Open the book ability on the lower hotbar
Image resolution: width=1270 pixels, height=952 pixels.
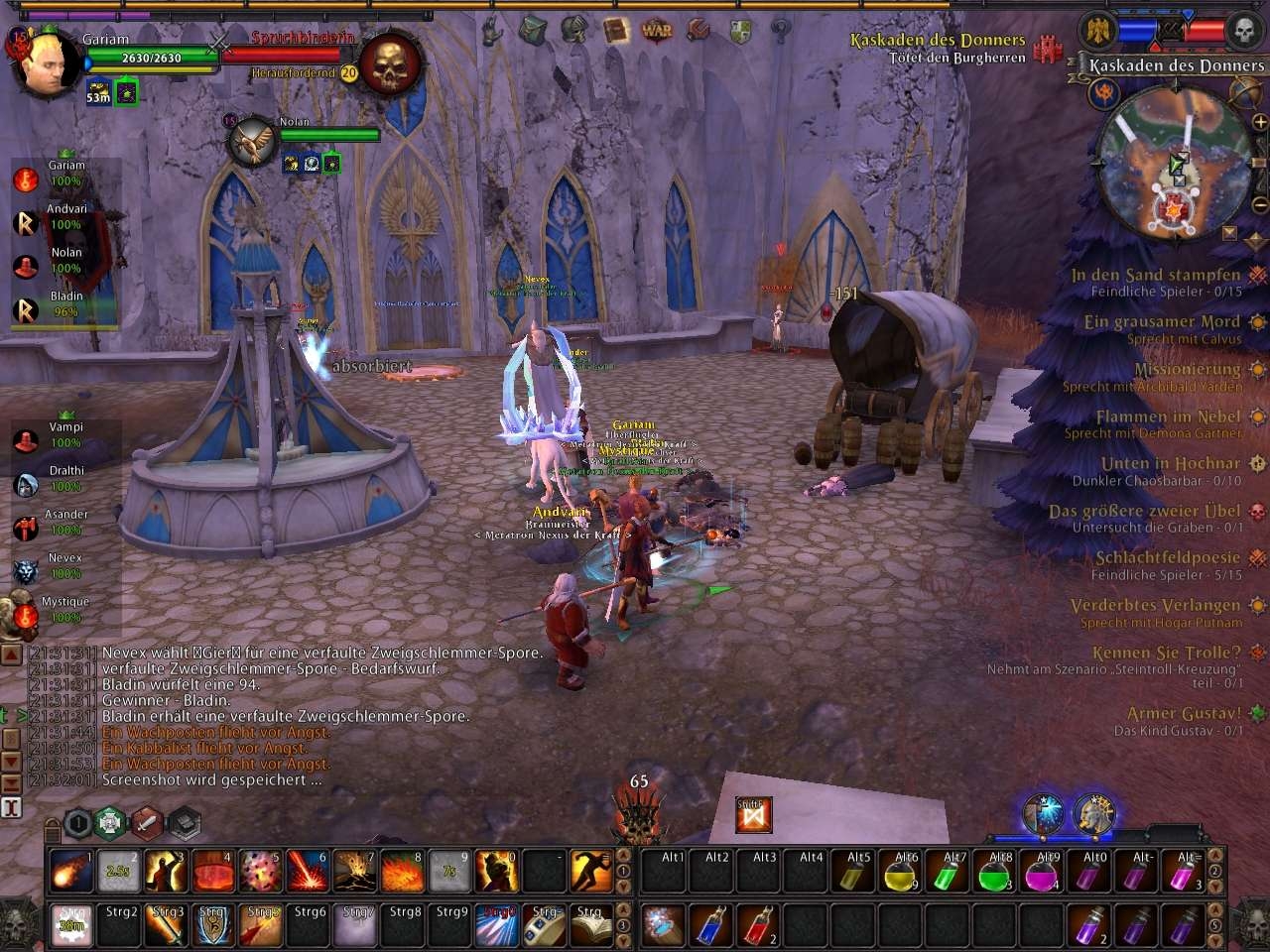[x=591, y=924]
